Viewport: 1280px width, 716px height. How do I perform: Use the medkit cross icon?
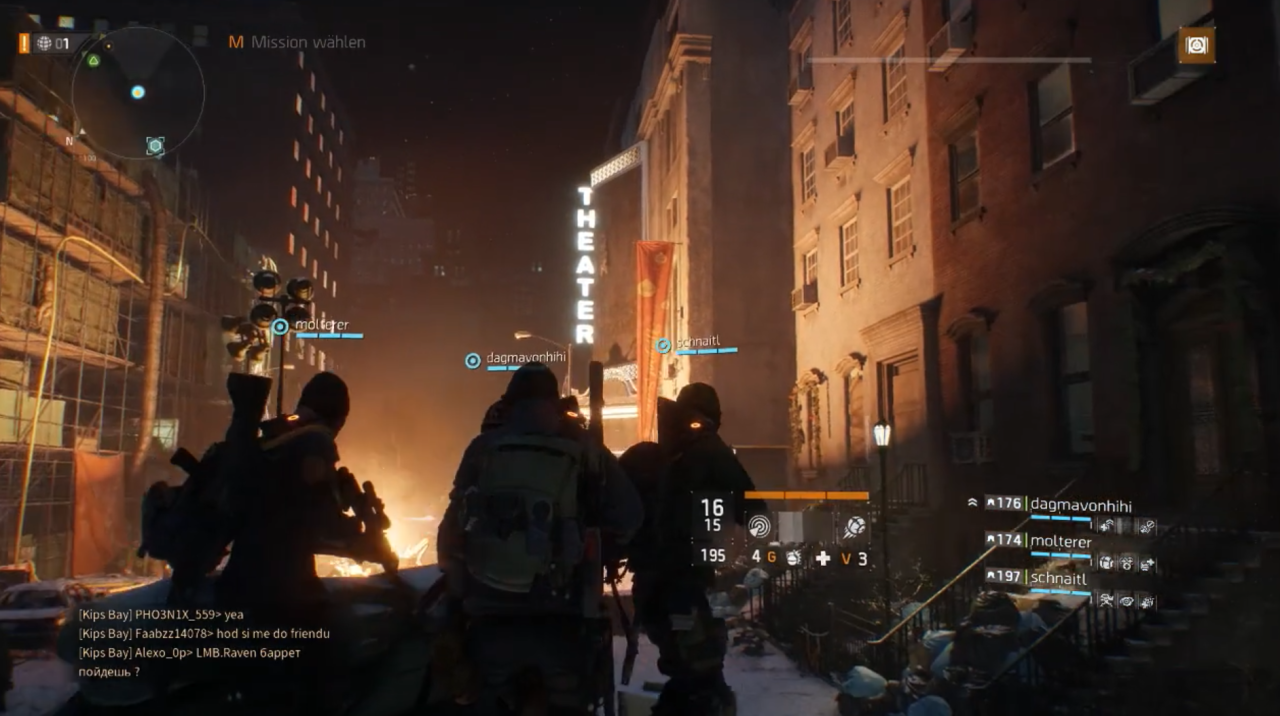823,558
